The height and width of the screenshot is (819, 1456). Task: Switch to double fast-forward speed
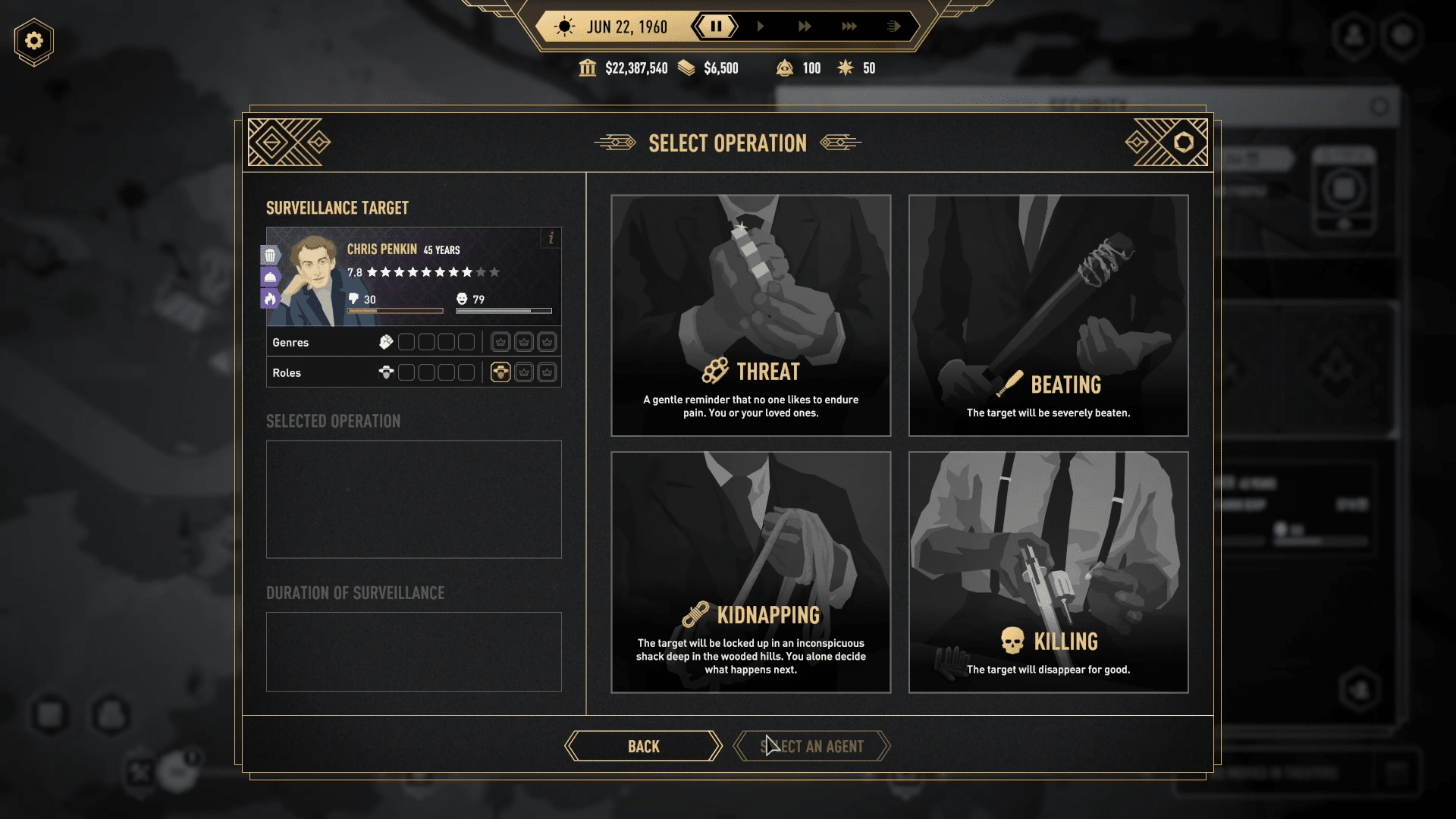click(805, 27)
